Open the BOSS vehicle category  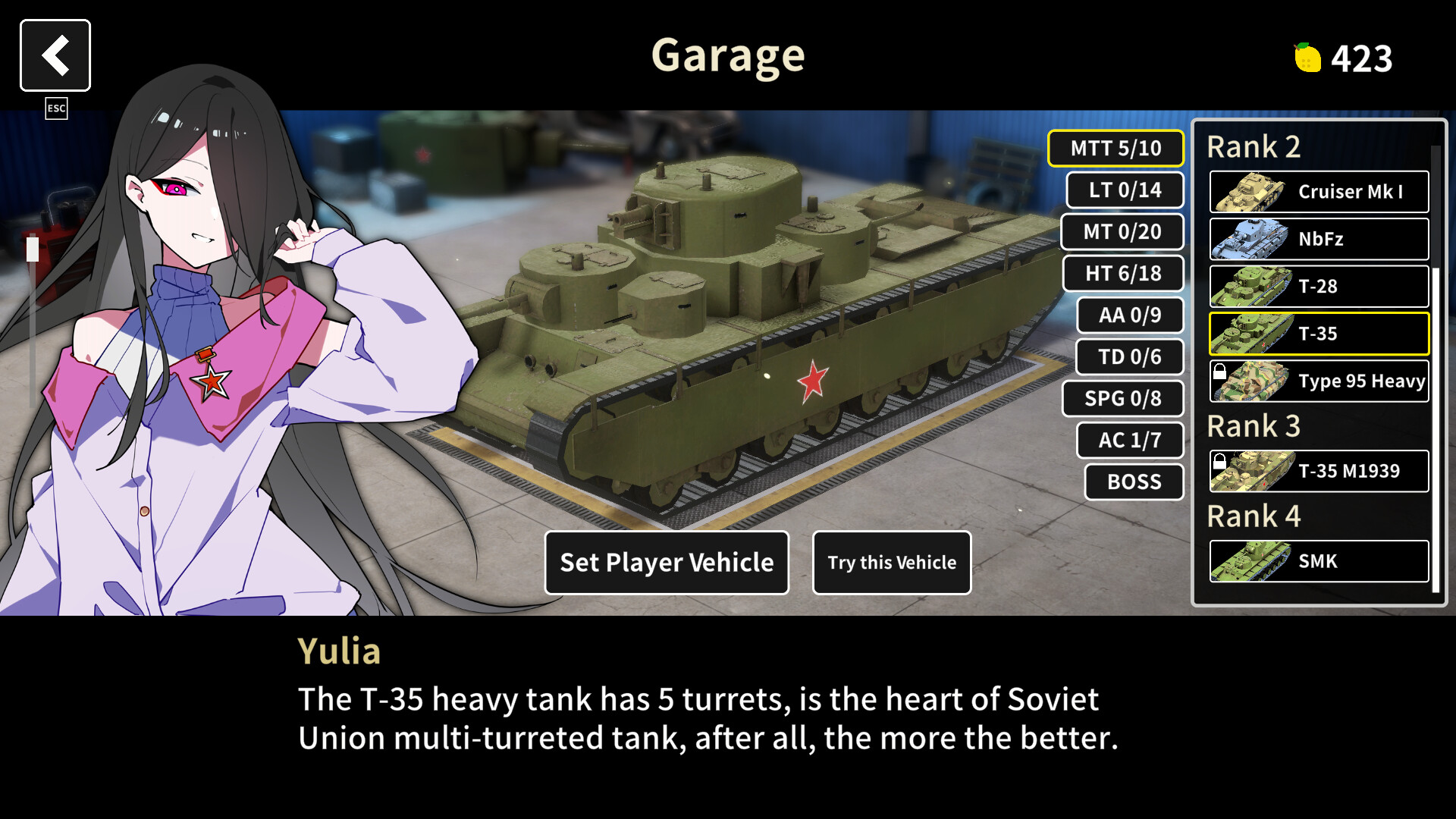(x=1133, y=482)
